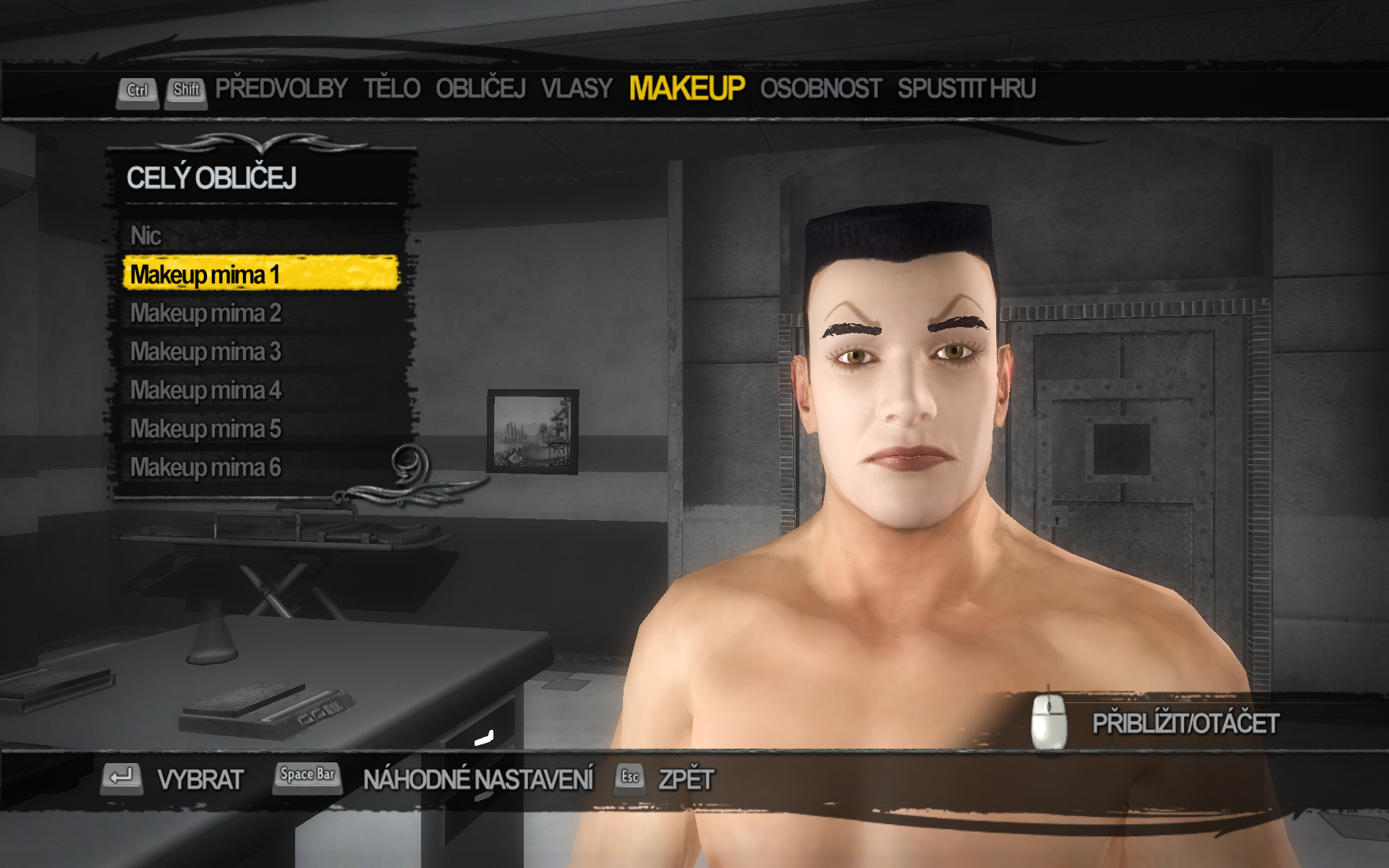Screen dimensions: 1389x868
Task: Switch to the PŘEDVOLBY tab
Action: (281, 89)
